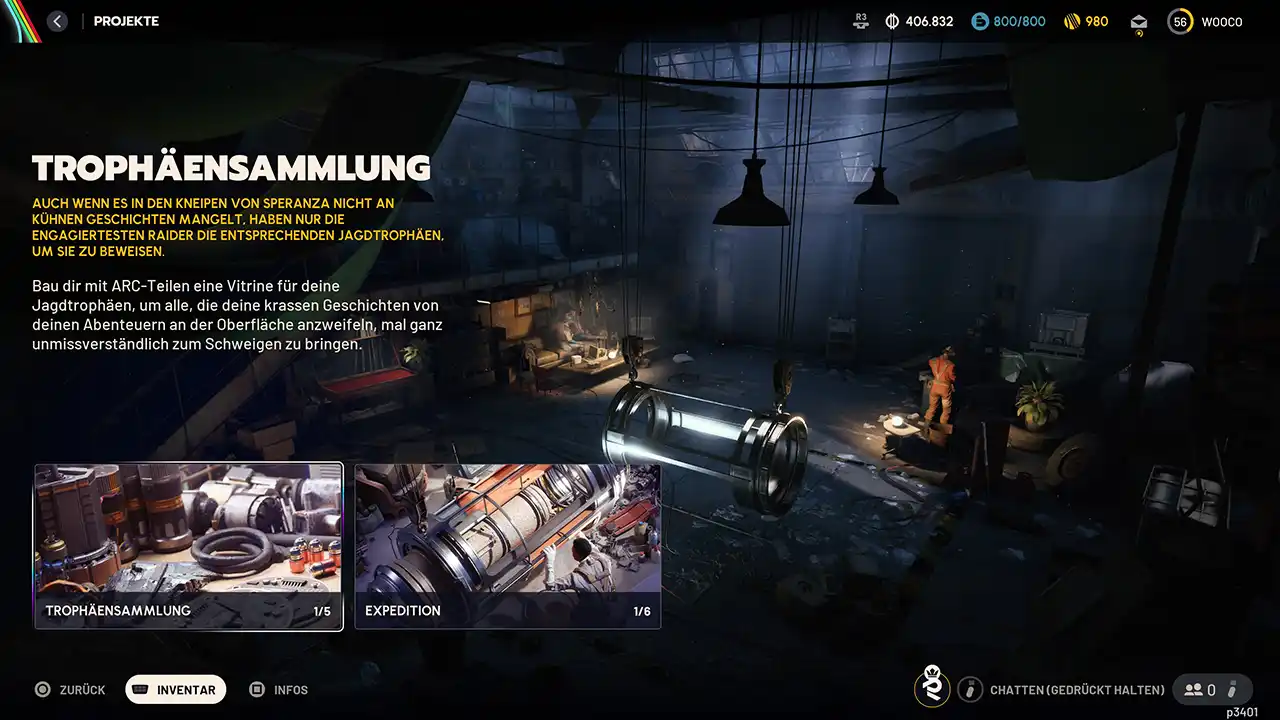Open the WOOCO player profile
This screenshot has width=1280, height=720.
click(1205, 22)
